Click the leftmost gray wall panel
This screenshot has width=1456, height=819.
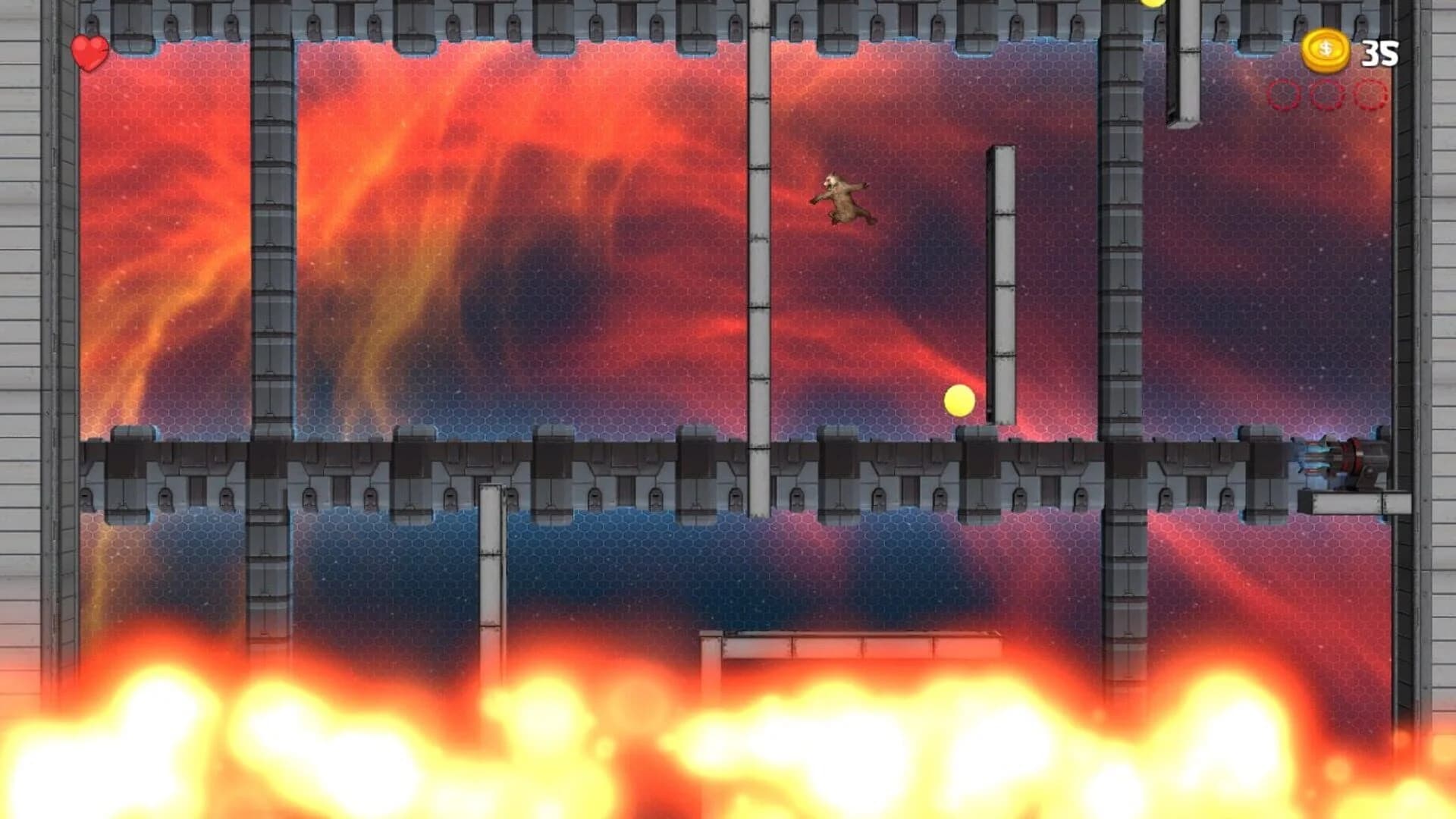point(23,303)
